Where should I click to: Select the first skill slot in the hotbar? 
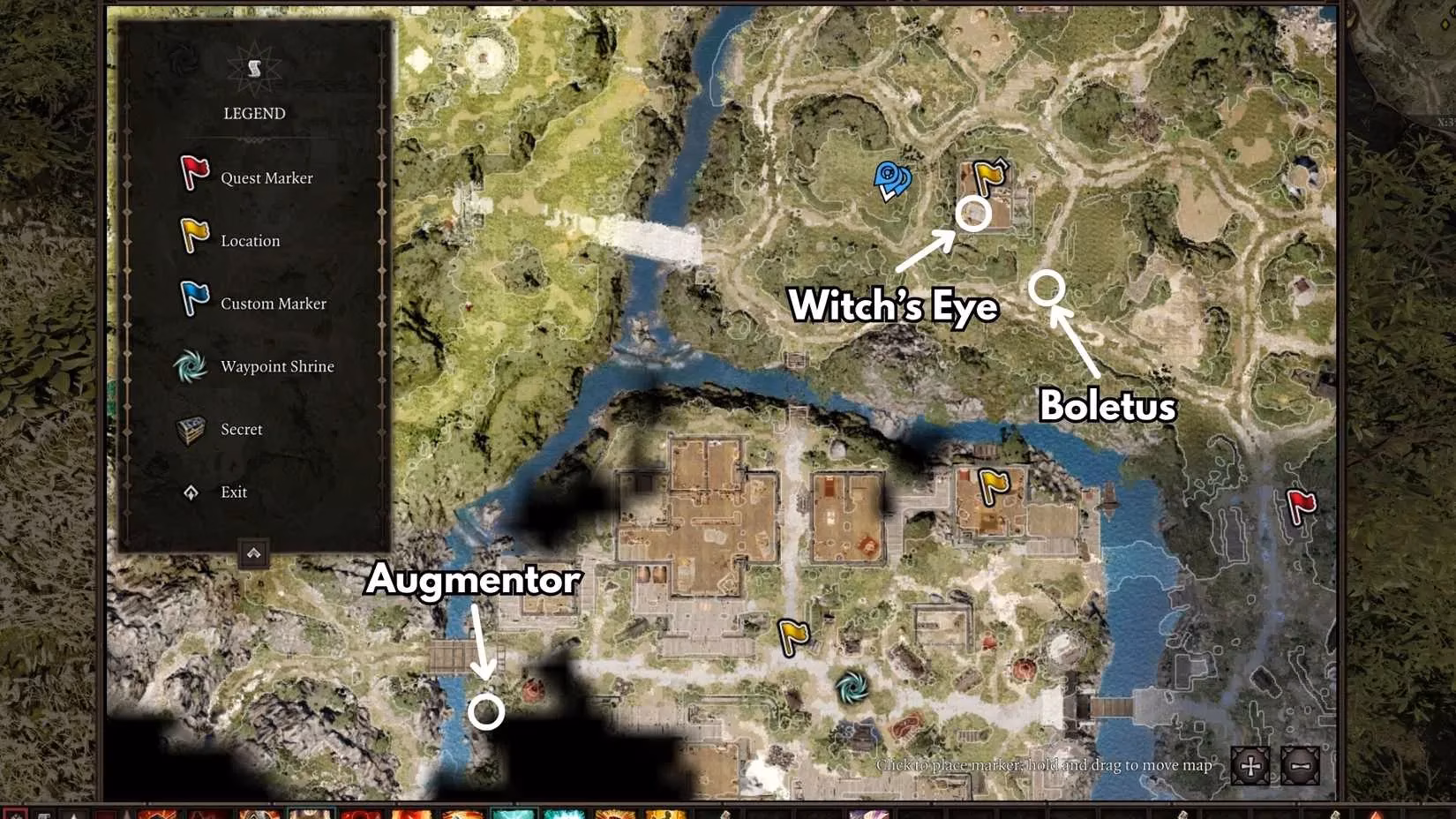coord(16,814)
